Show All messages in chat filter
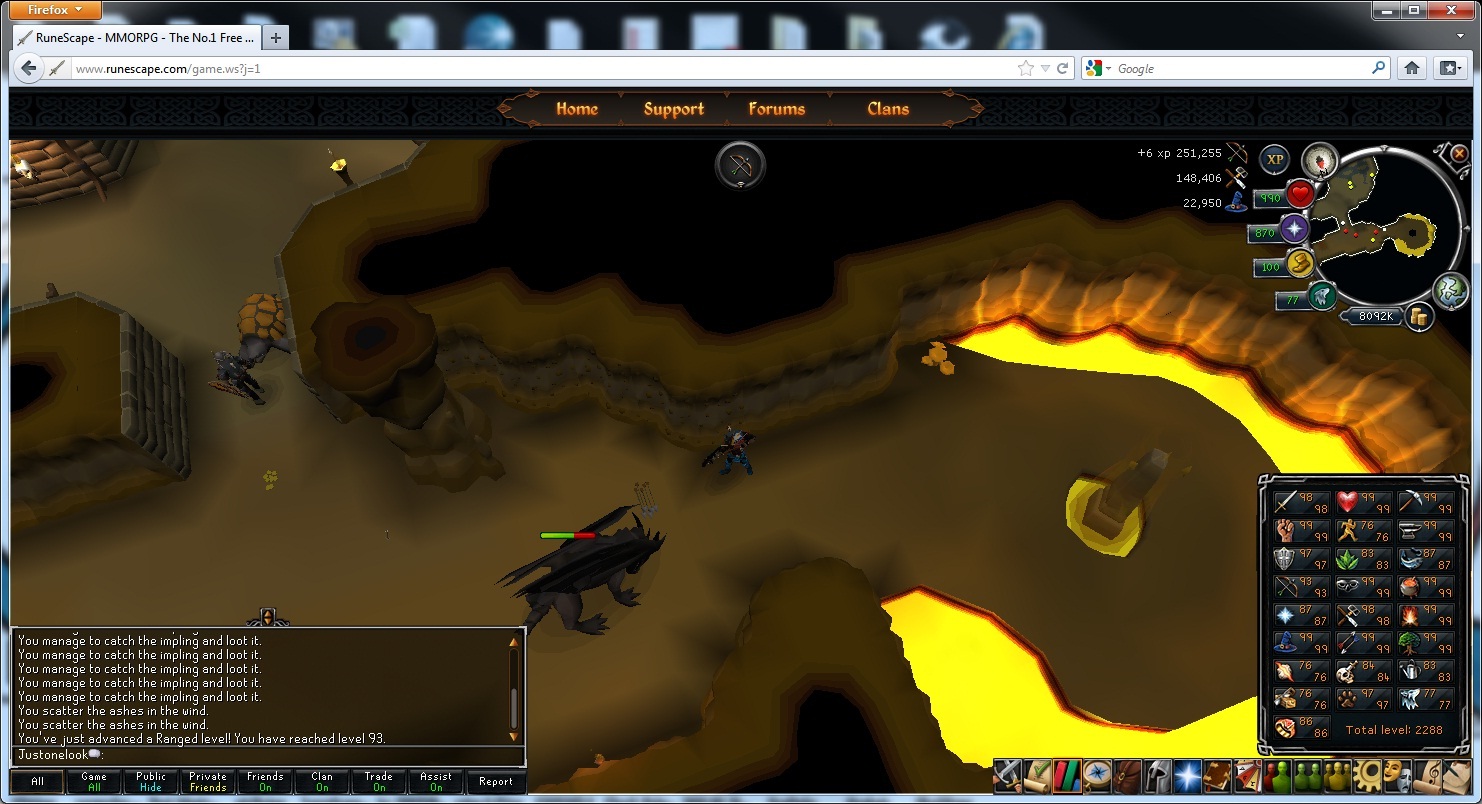1482x804 pixels. pyautogui.click(x=37, y=782)
